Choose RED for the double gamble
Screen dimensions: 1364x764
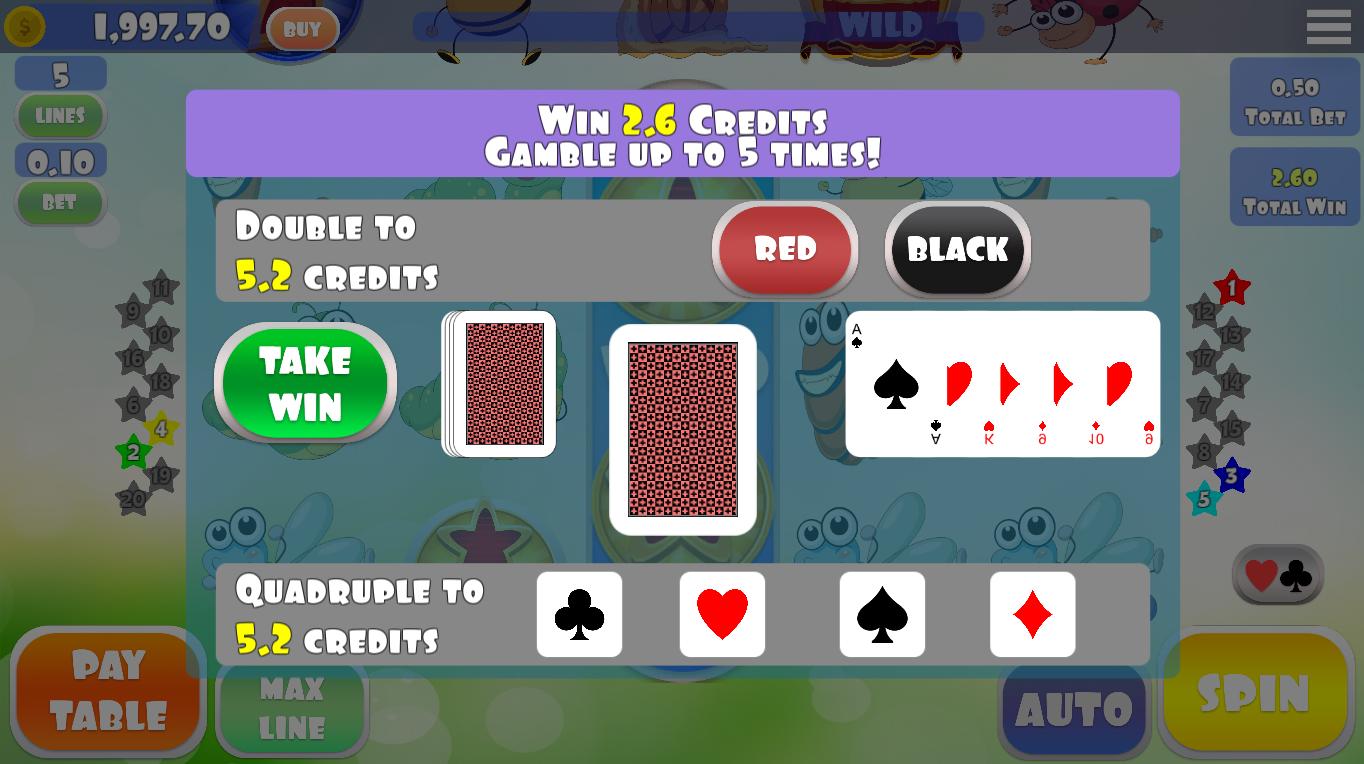[784, 250]
